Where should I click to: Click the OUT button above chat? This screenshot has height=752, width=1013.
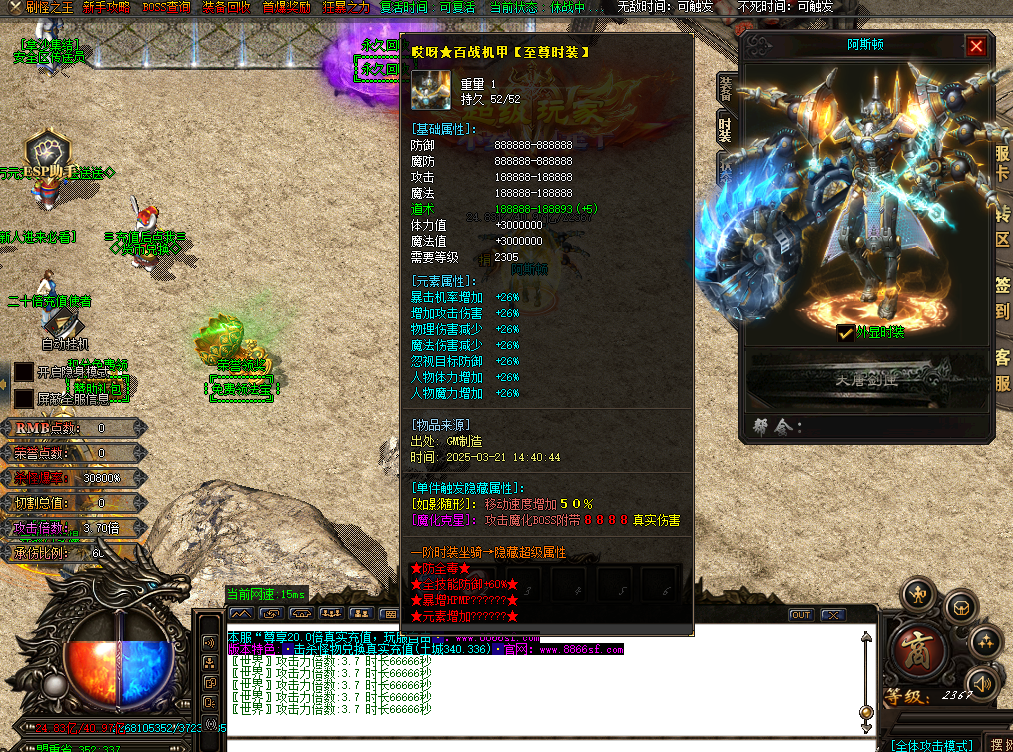point(800,614)
